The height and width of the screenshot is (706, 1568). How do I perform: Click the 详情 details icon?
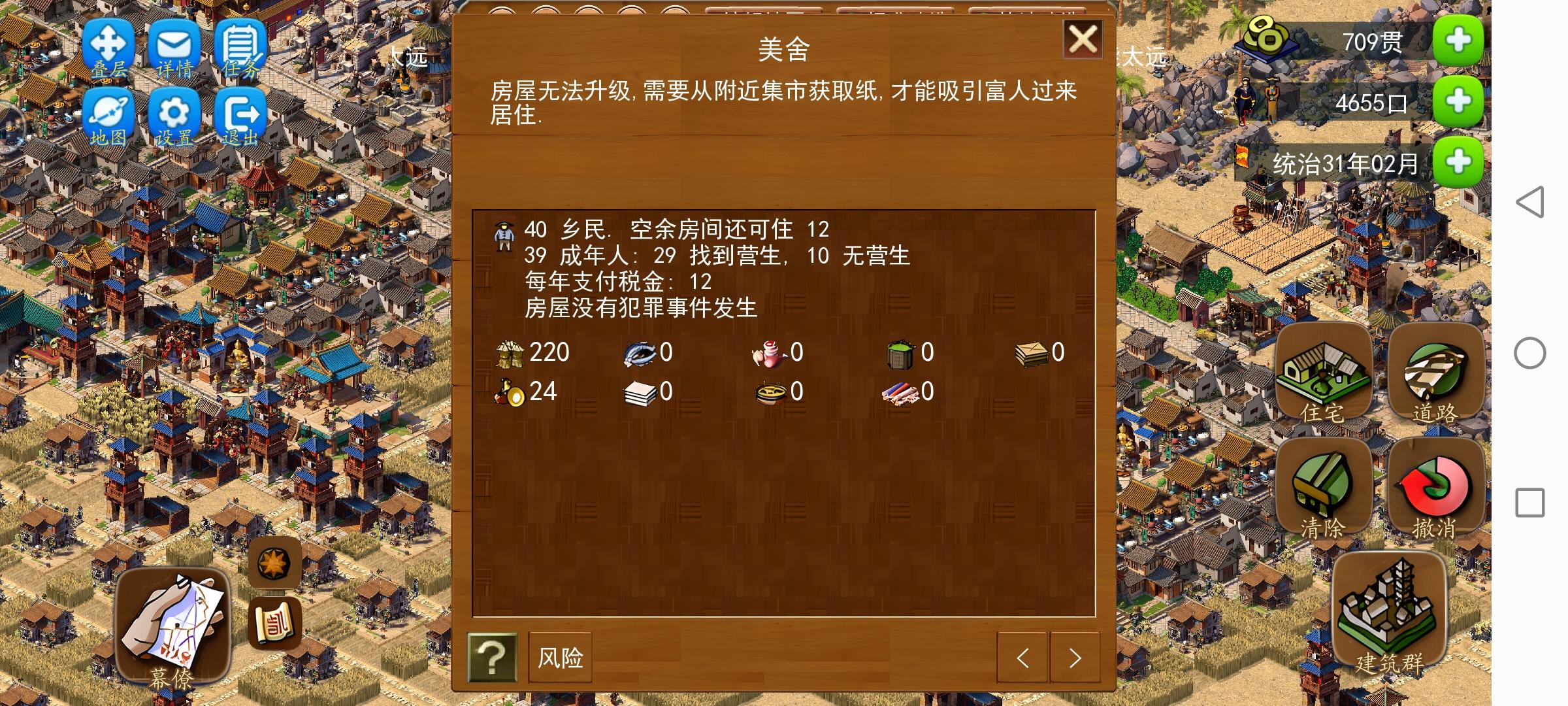pos(174,46)
